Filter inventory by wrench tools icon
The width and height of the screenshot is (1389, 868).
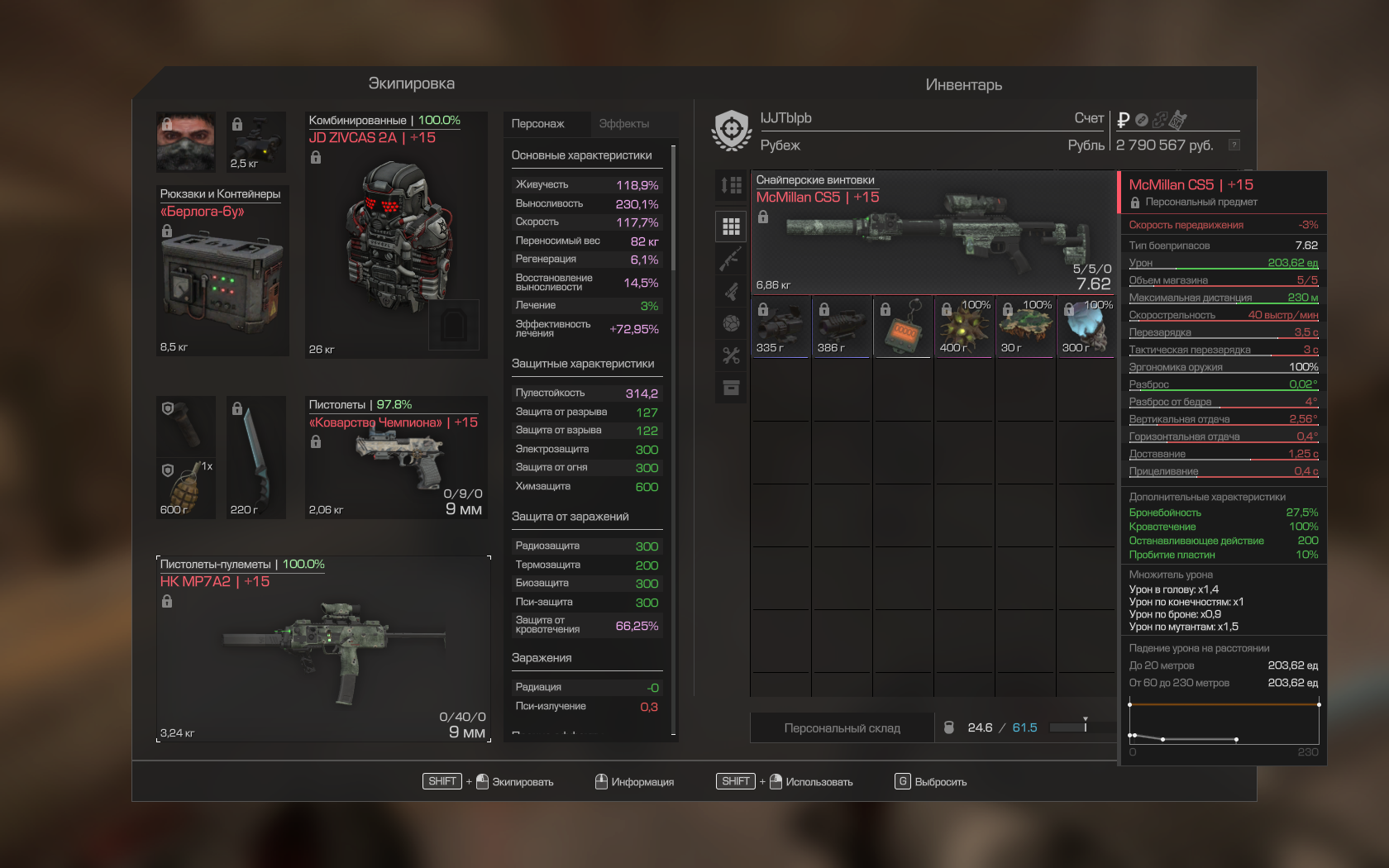point(731,355)
